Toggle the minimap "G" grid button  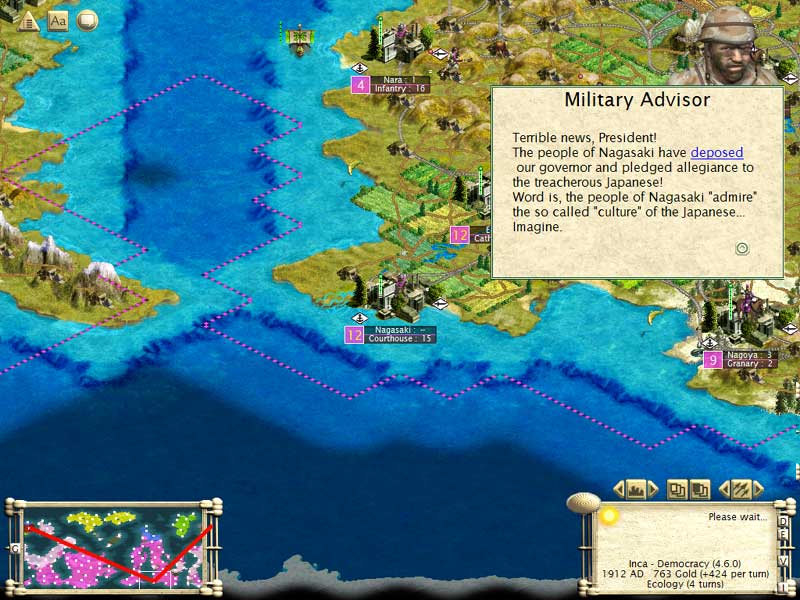click(15, 548)
